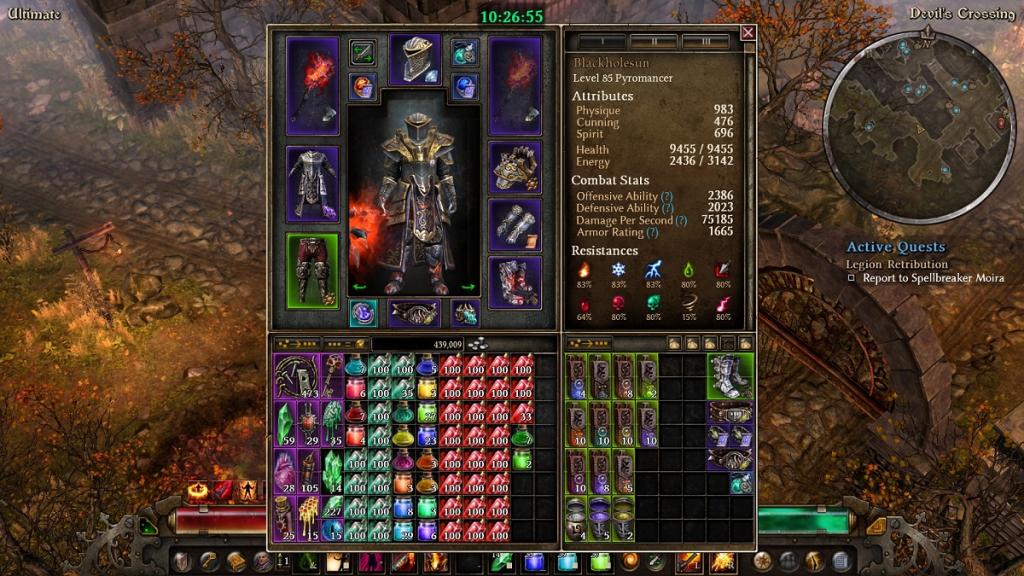Show the Damage Per Second help tooltip

coord(681,220)
